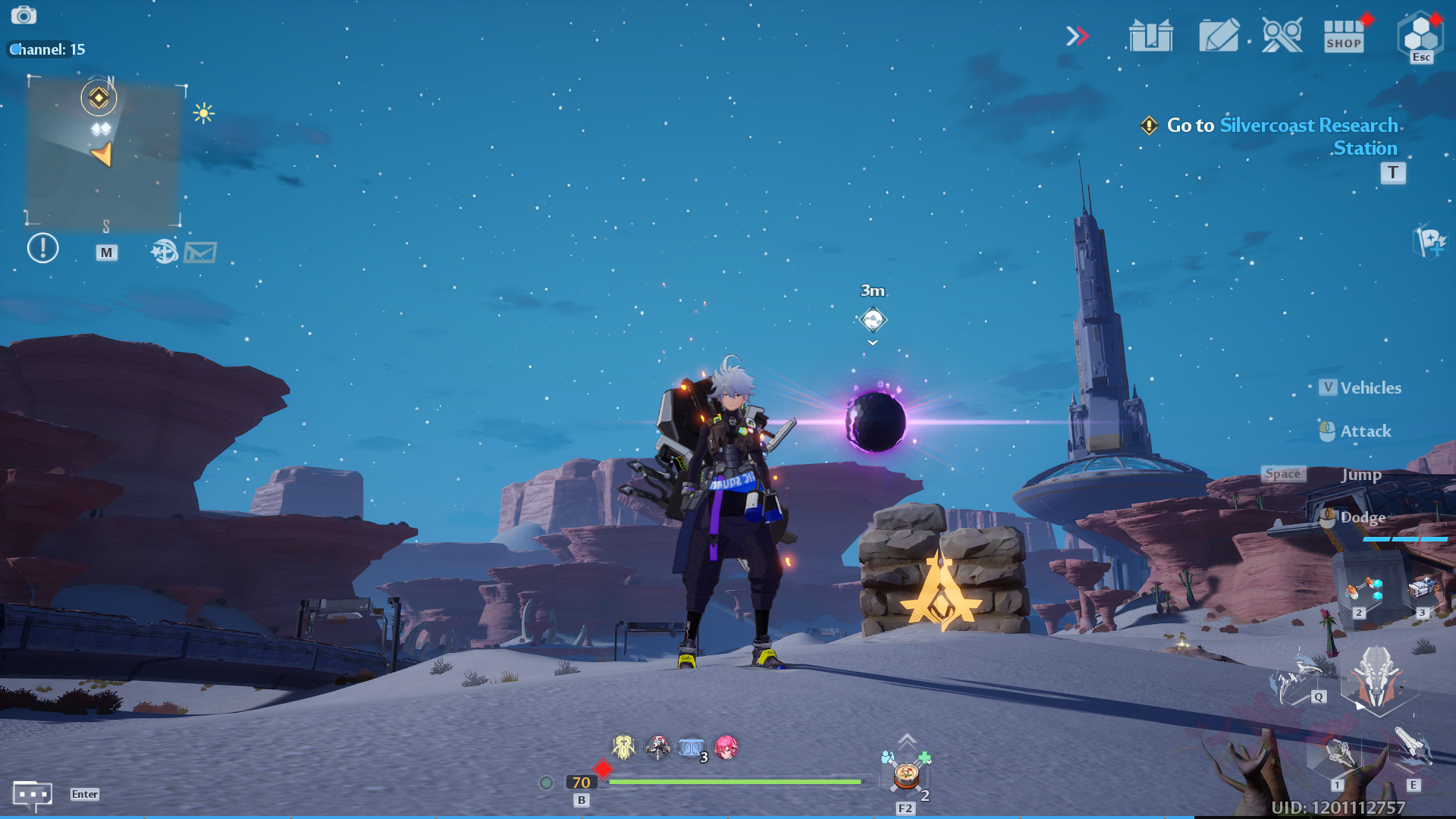This screenshot has width=1456, height=819.
Task: Open the camera photo mode
Action: 24,15
